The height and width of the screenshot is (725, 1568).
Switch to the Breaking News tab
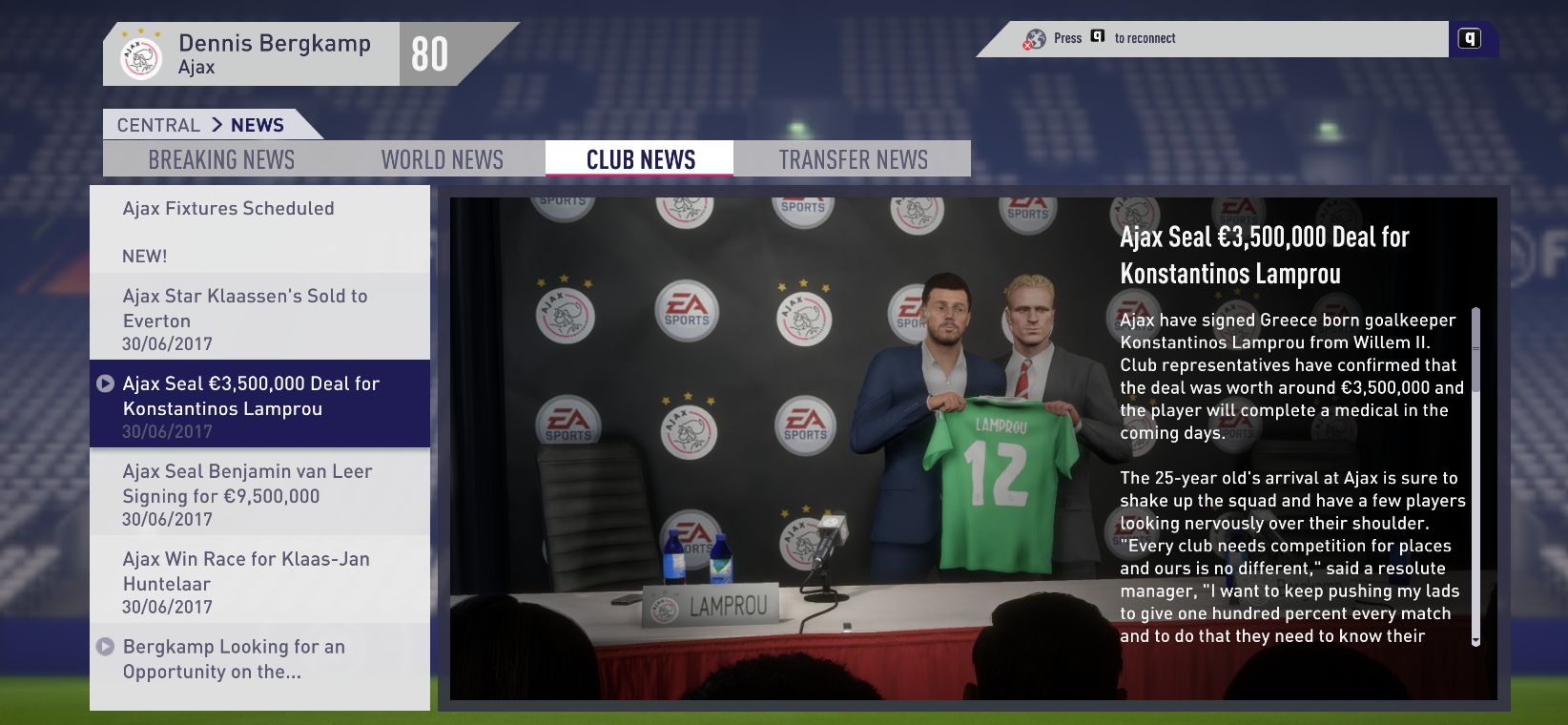[221, 159]
